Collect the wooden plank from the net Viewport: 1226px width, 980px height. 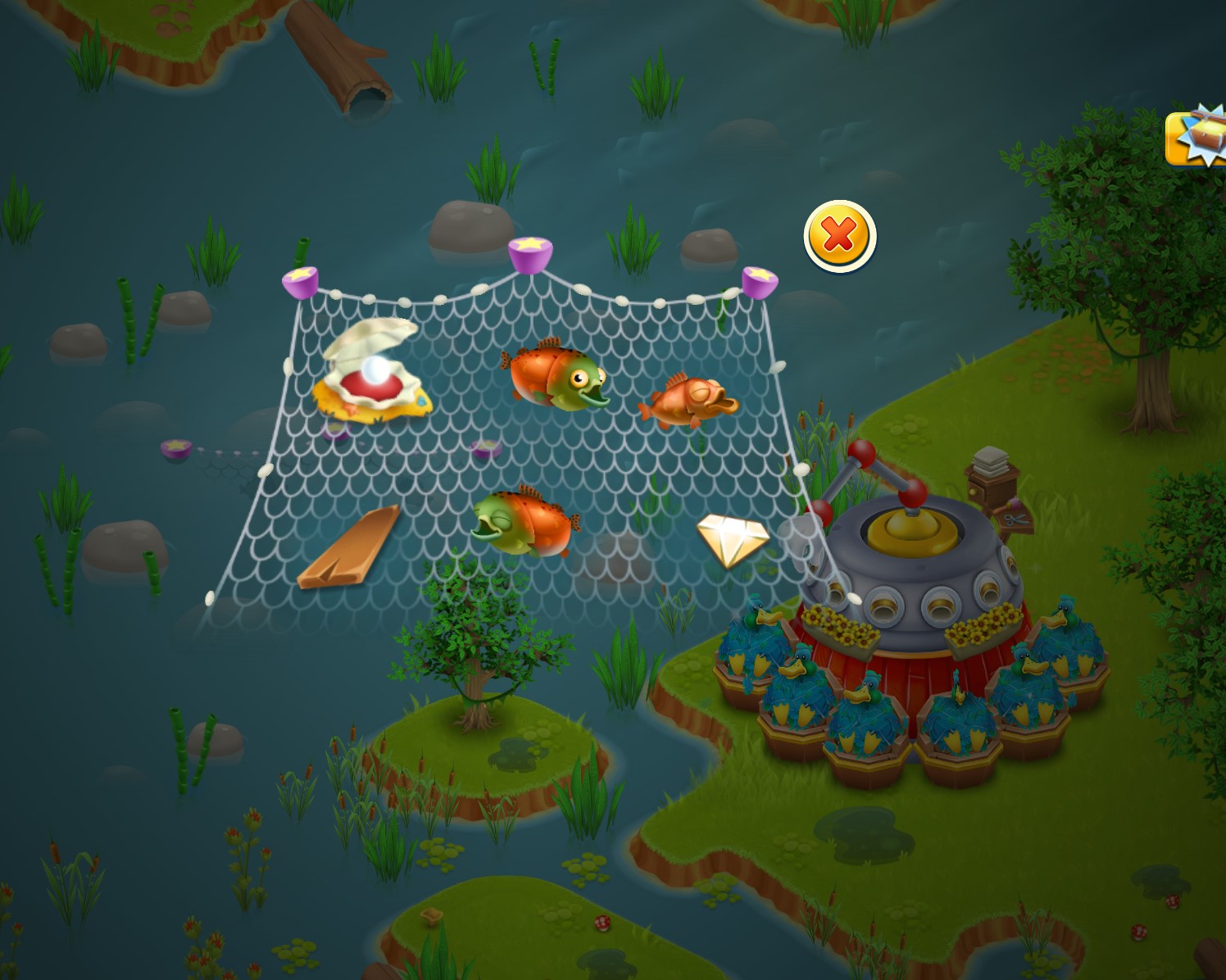coord(348,549)
